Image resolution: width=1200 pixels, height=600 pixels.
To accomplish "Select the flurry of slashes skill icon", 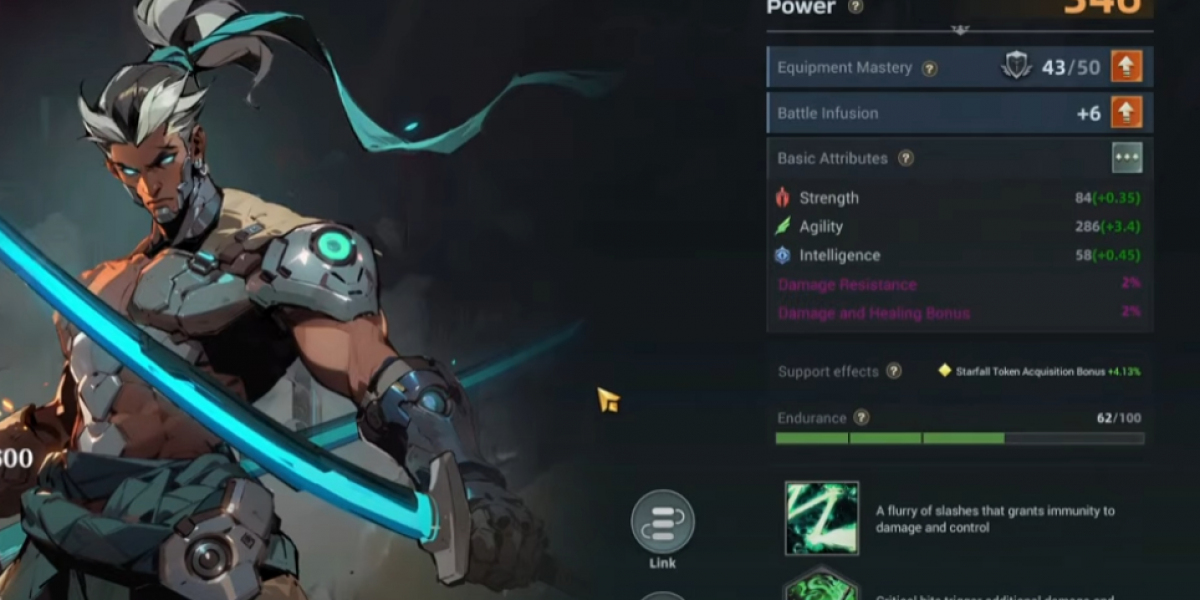I will point(822,518).
